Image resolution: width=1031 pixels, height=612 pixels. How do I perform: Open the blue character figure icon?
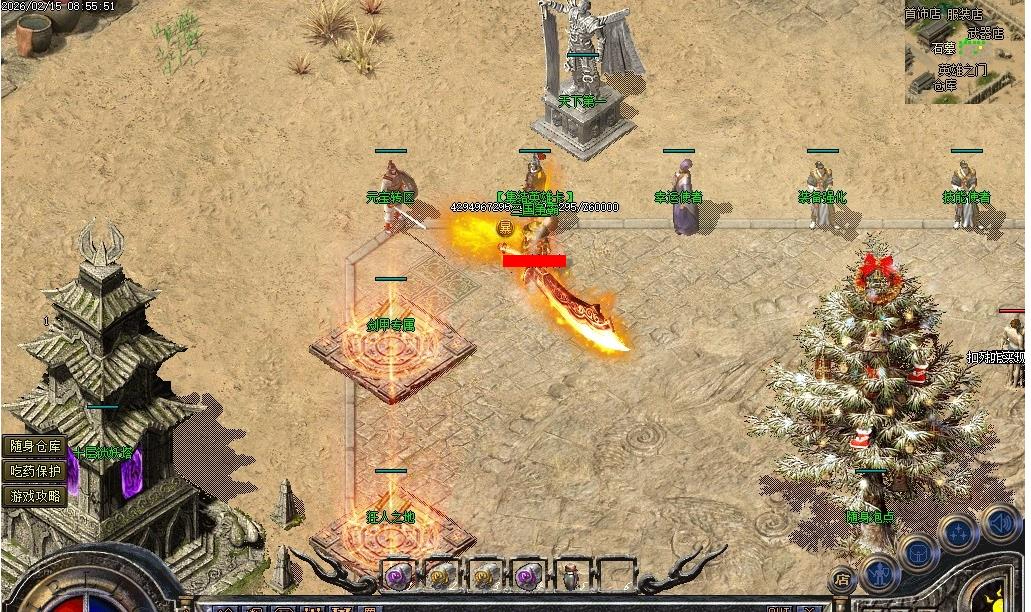pyautogui.click(x=880, y=572)
